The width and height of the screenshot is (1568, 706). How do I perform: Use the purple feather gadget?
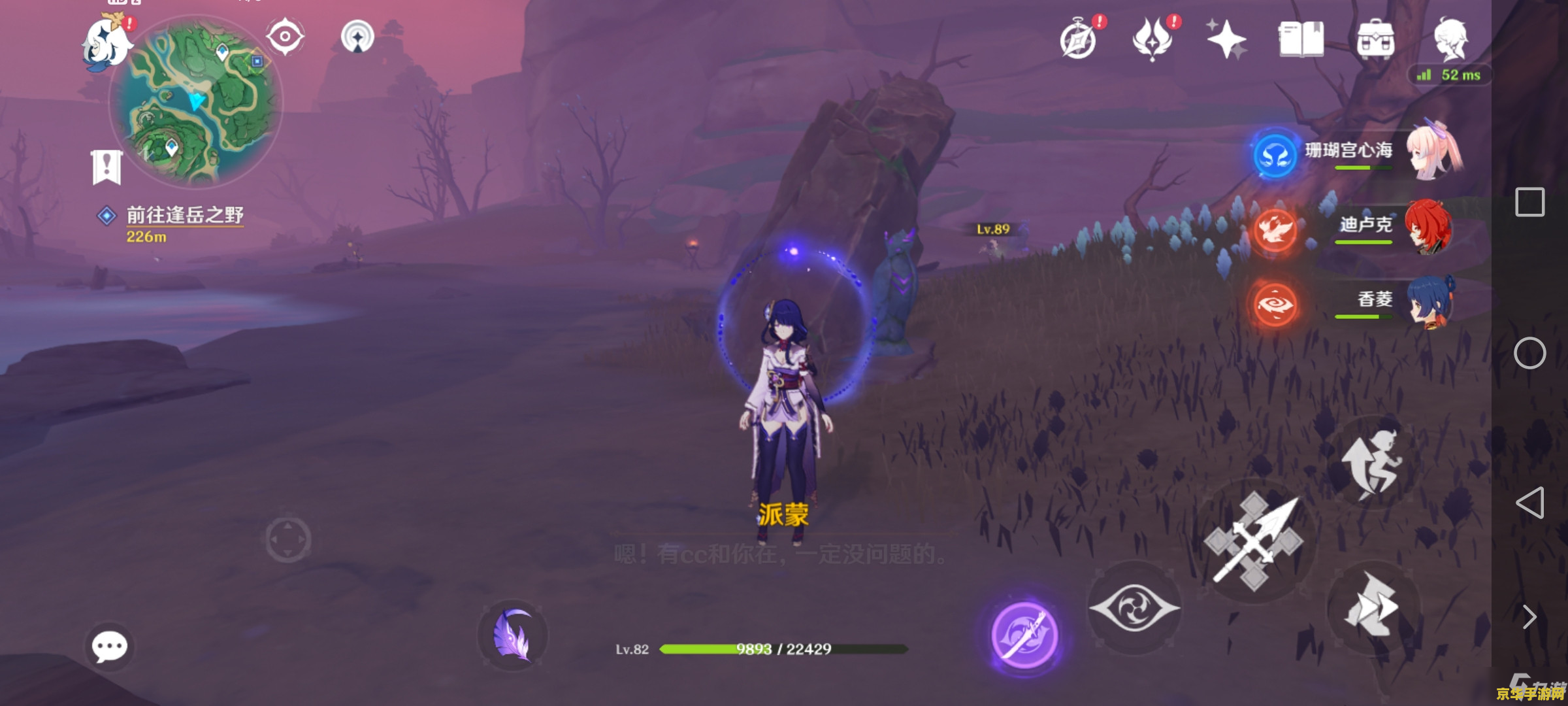[513, 635]
